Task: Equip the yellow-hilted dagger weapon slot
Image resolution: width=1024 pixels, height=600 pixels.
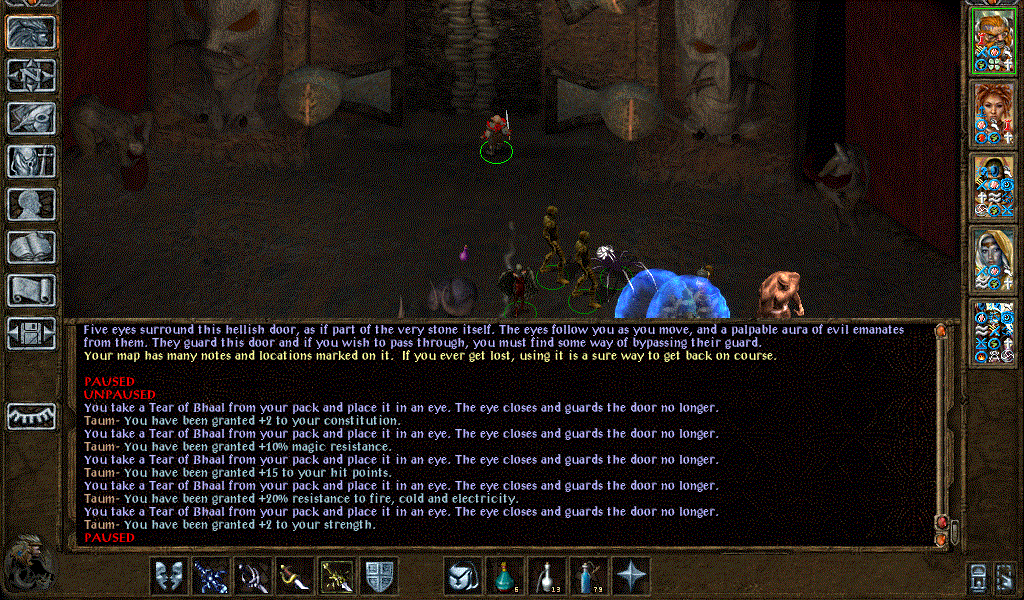Action: point(295,576)
